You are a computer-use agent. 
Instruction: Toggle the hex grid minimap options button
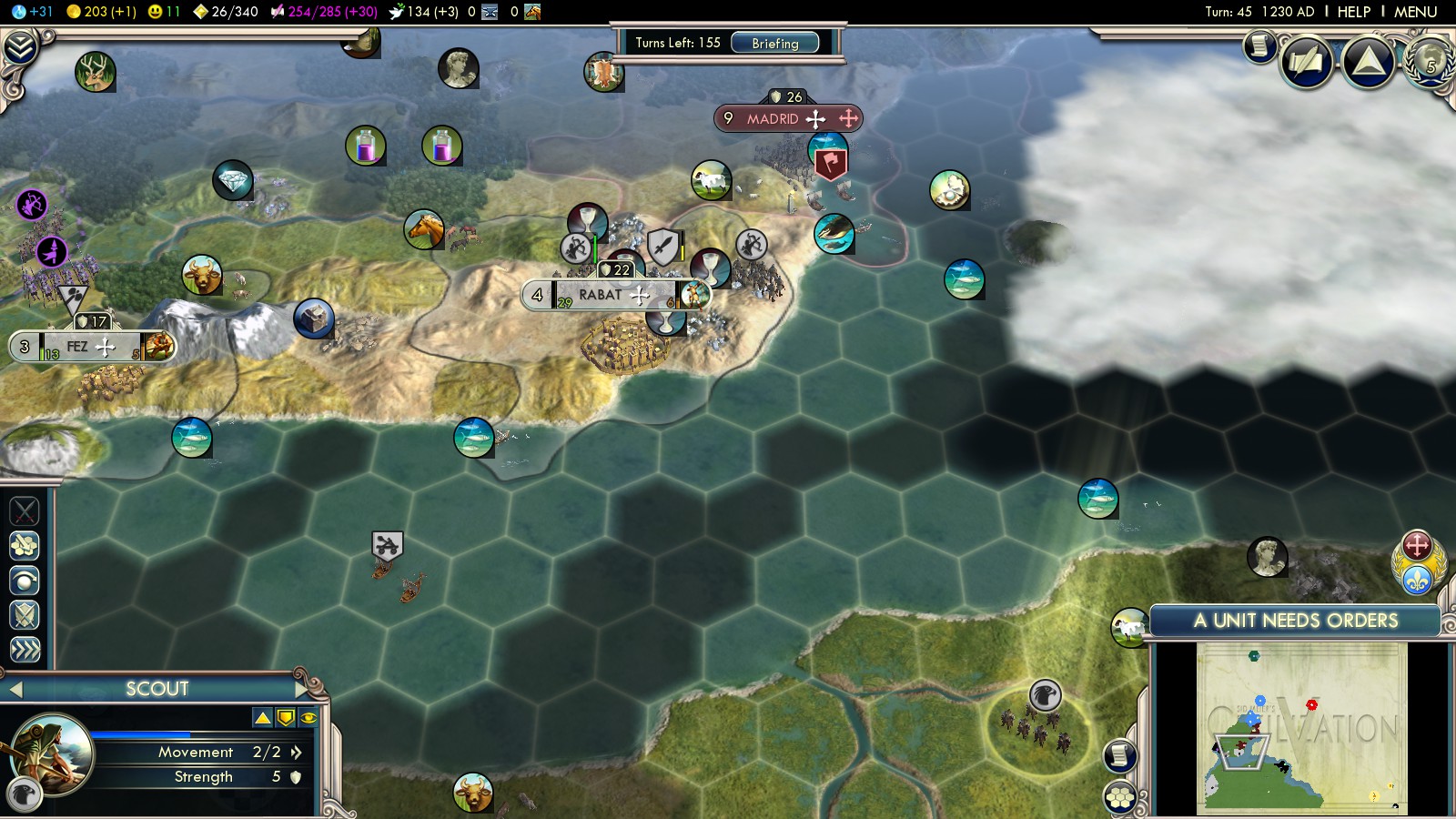(x=1120, y=797)
